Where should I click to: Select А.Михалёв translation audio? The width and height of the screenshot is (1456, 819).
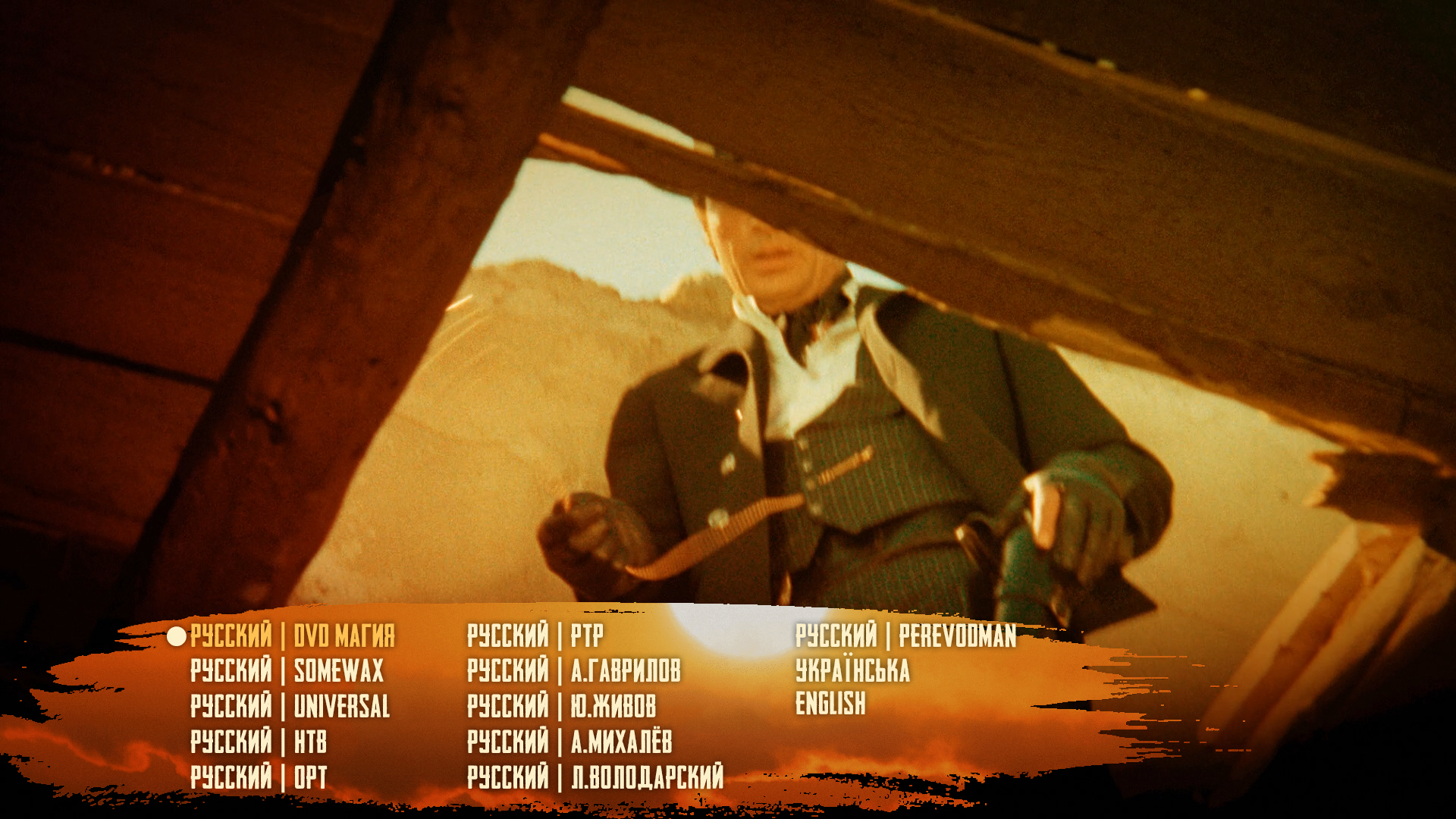[x=570, y=742]
